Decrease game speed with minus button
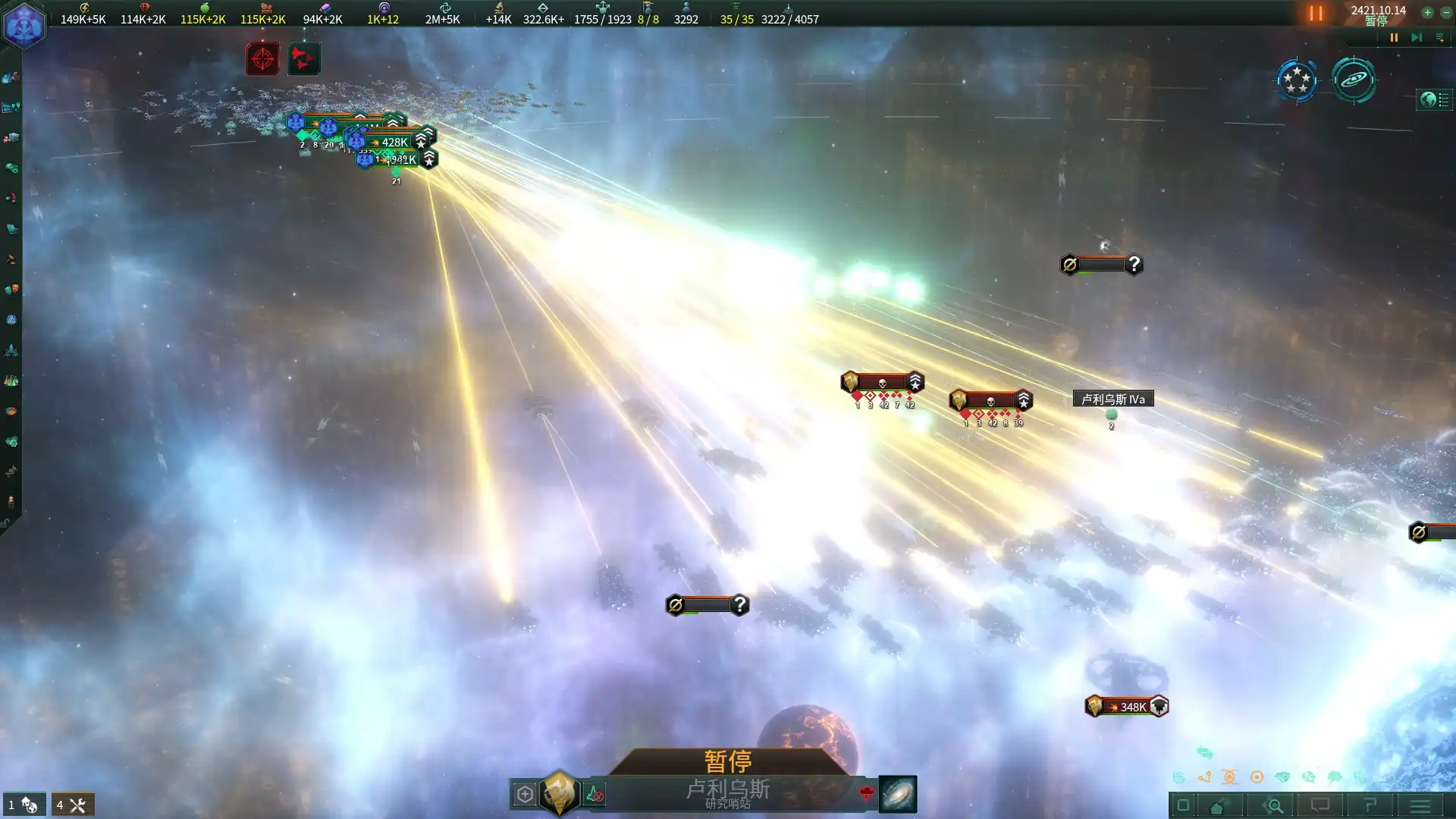 1445,12
